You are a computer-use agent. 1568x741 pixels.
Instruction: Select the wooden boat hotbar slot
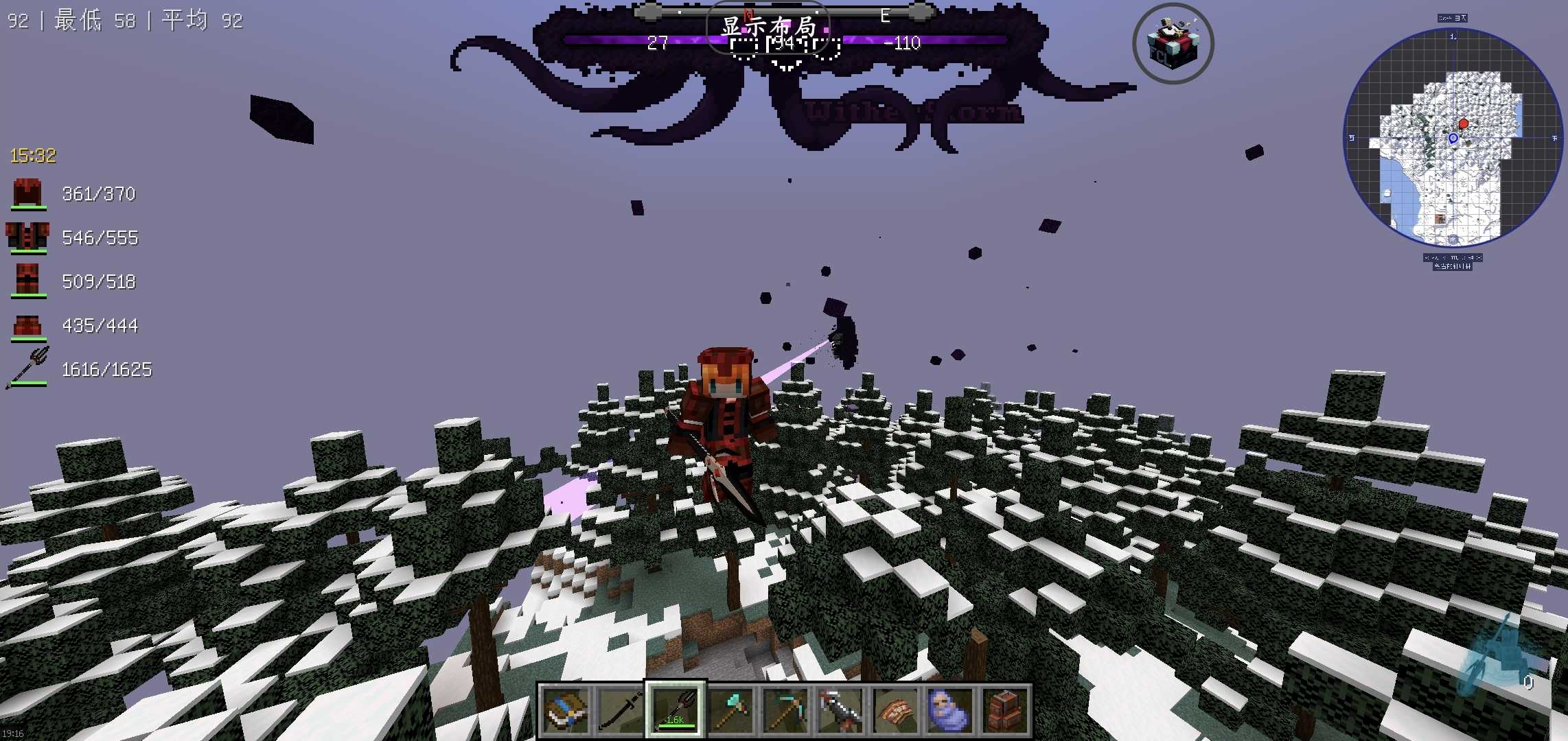[895, 711]
